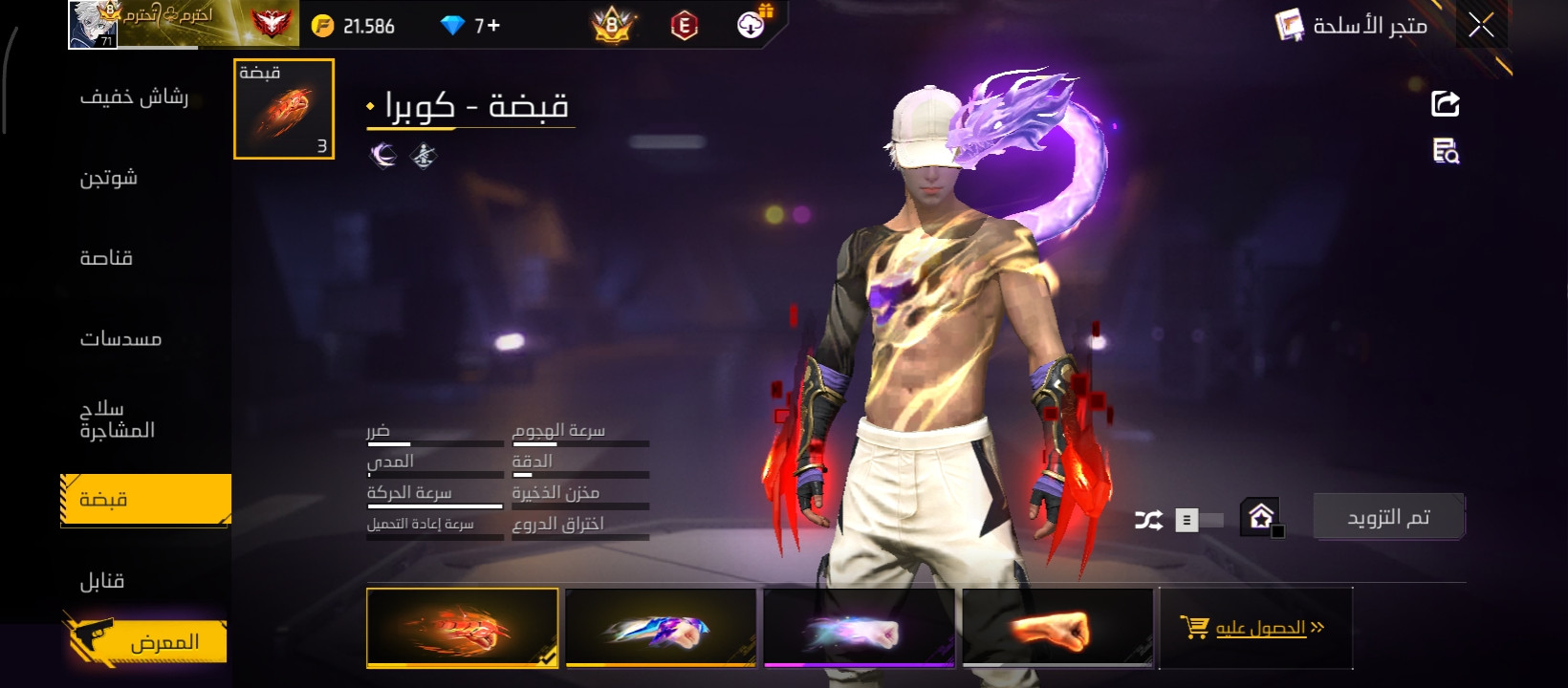Click the gold coins balance icon
This screenshot has width=1568, height=688.
coord(323,26)
